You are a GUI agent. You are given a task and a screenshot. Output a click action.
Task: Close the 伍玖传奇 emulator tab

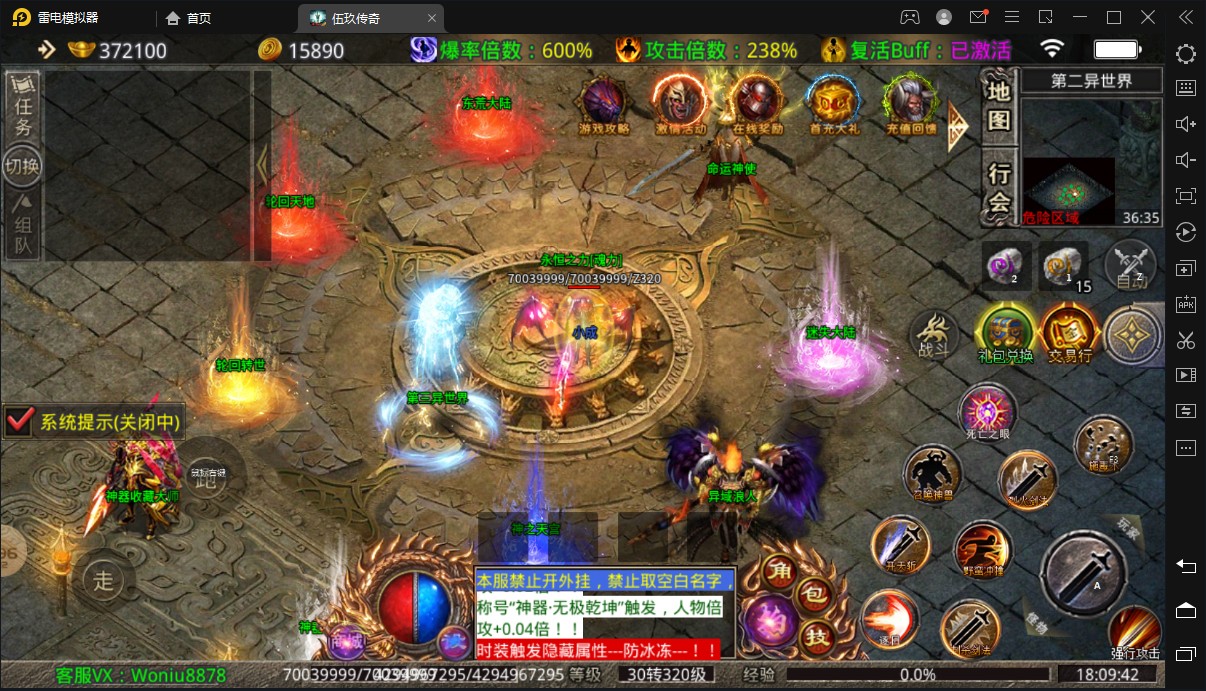coord(431,18)
